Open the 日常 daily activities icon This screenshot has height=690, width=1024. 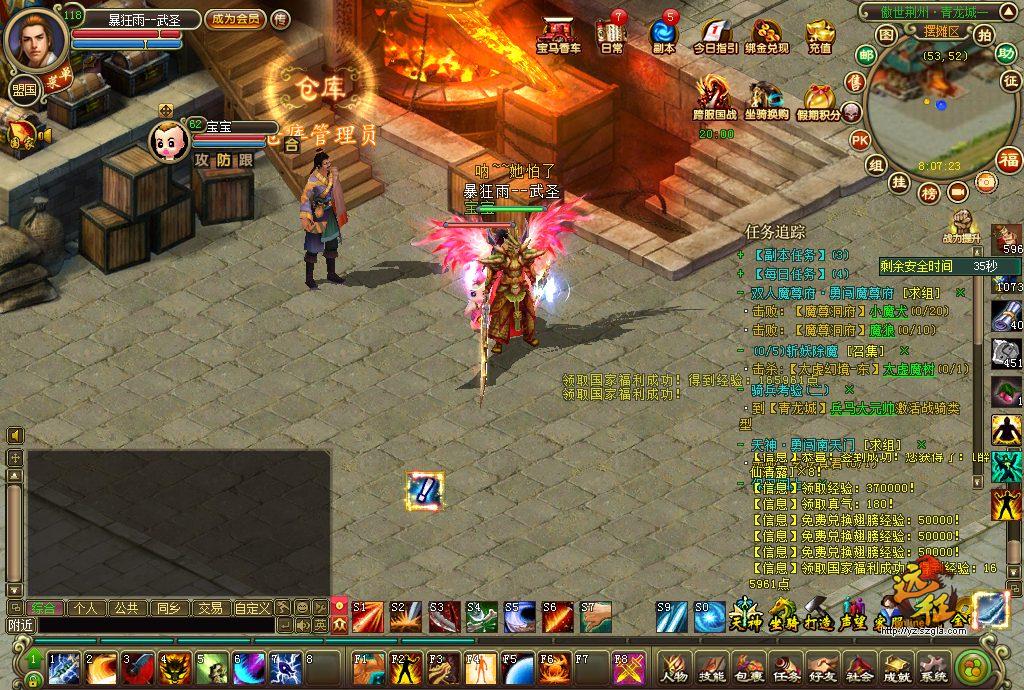click(x=611, y=34)
